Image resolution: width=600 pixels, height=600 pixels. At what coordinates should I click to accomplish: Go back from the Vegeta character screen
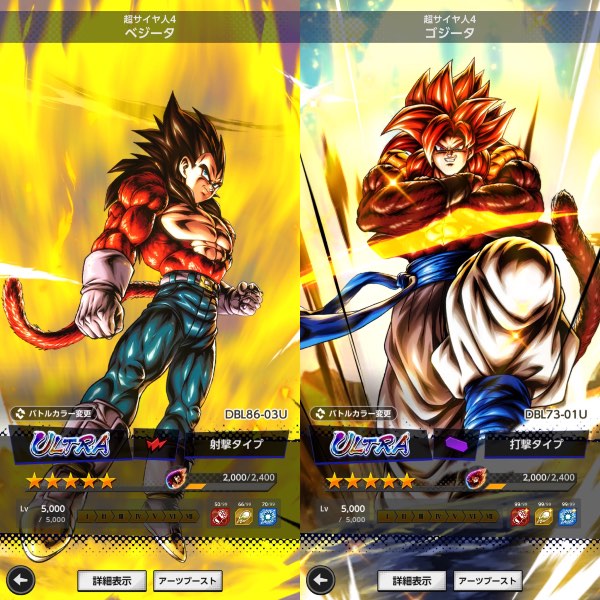point(19,580)
